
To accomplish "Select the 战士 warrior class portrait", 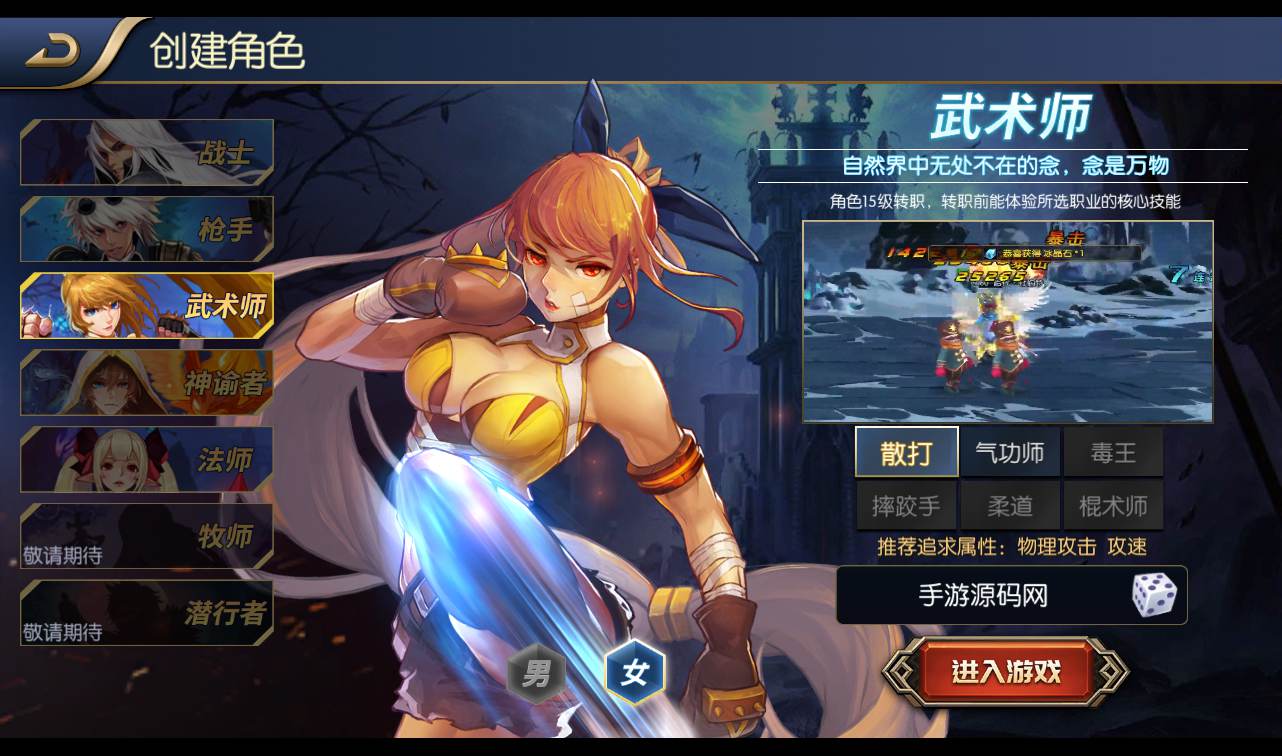I will coord(146,151).
